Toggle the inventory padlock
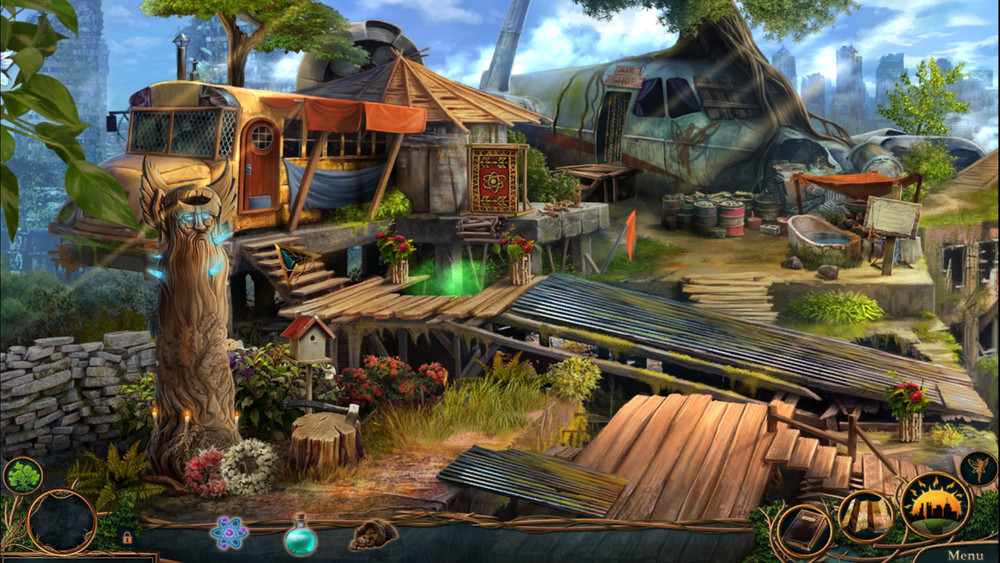Image resolution: width=1000 pixels, height=563 pixels. [127, 537]
